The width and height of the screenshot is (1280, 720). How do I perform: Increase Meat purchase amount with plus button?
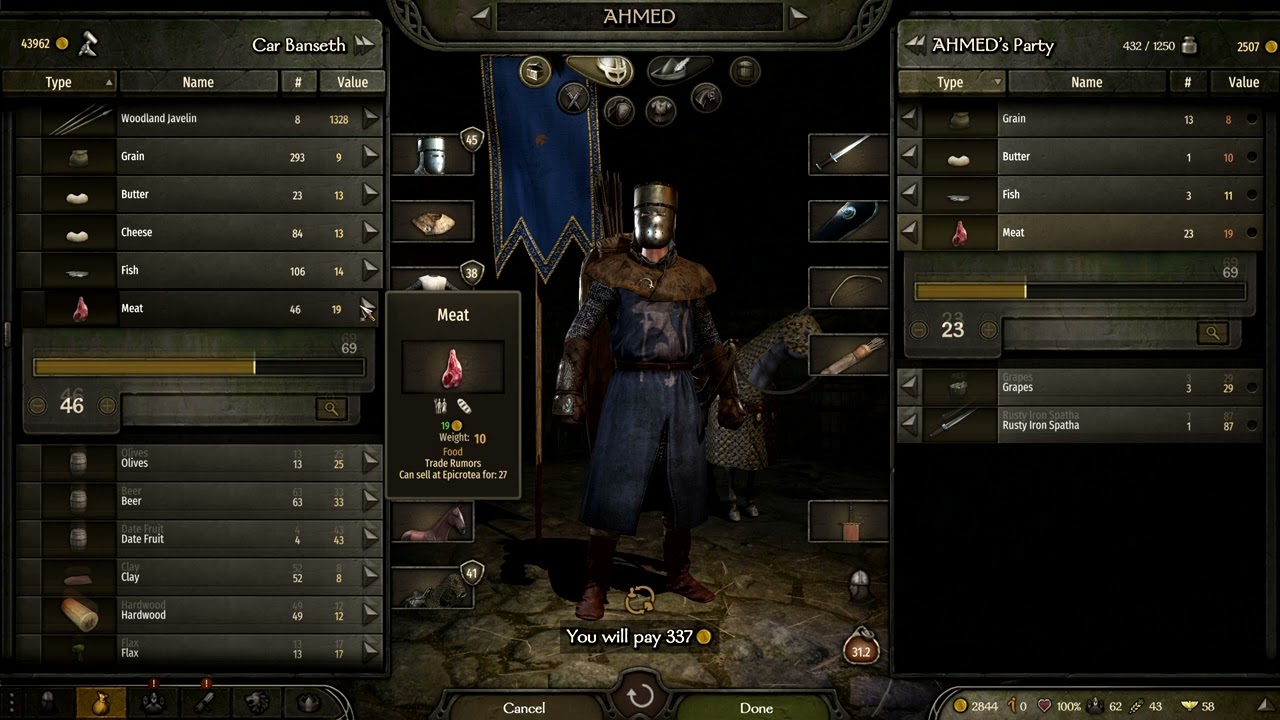click(x=105, y=406)
